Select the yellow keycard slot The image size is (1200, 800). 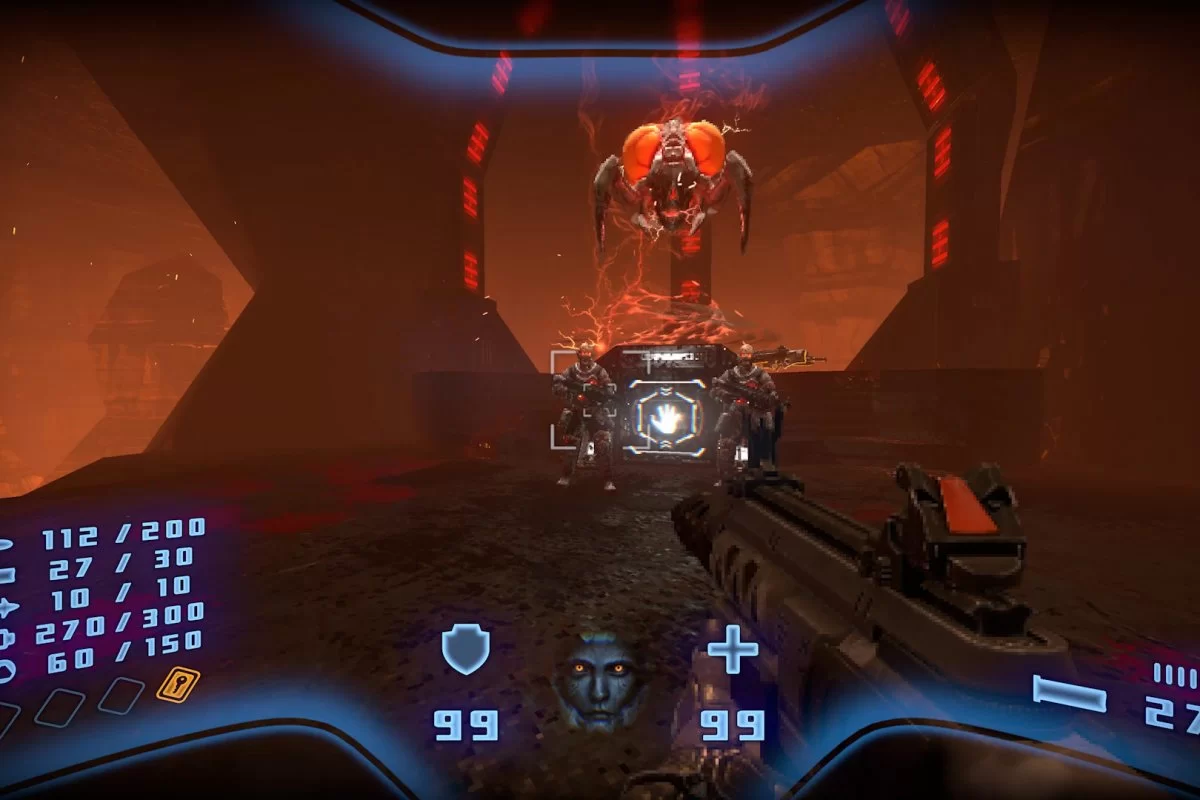click(178, 685)
